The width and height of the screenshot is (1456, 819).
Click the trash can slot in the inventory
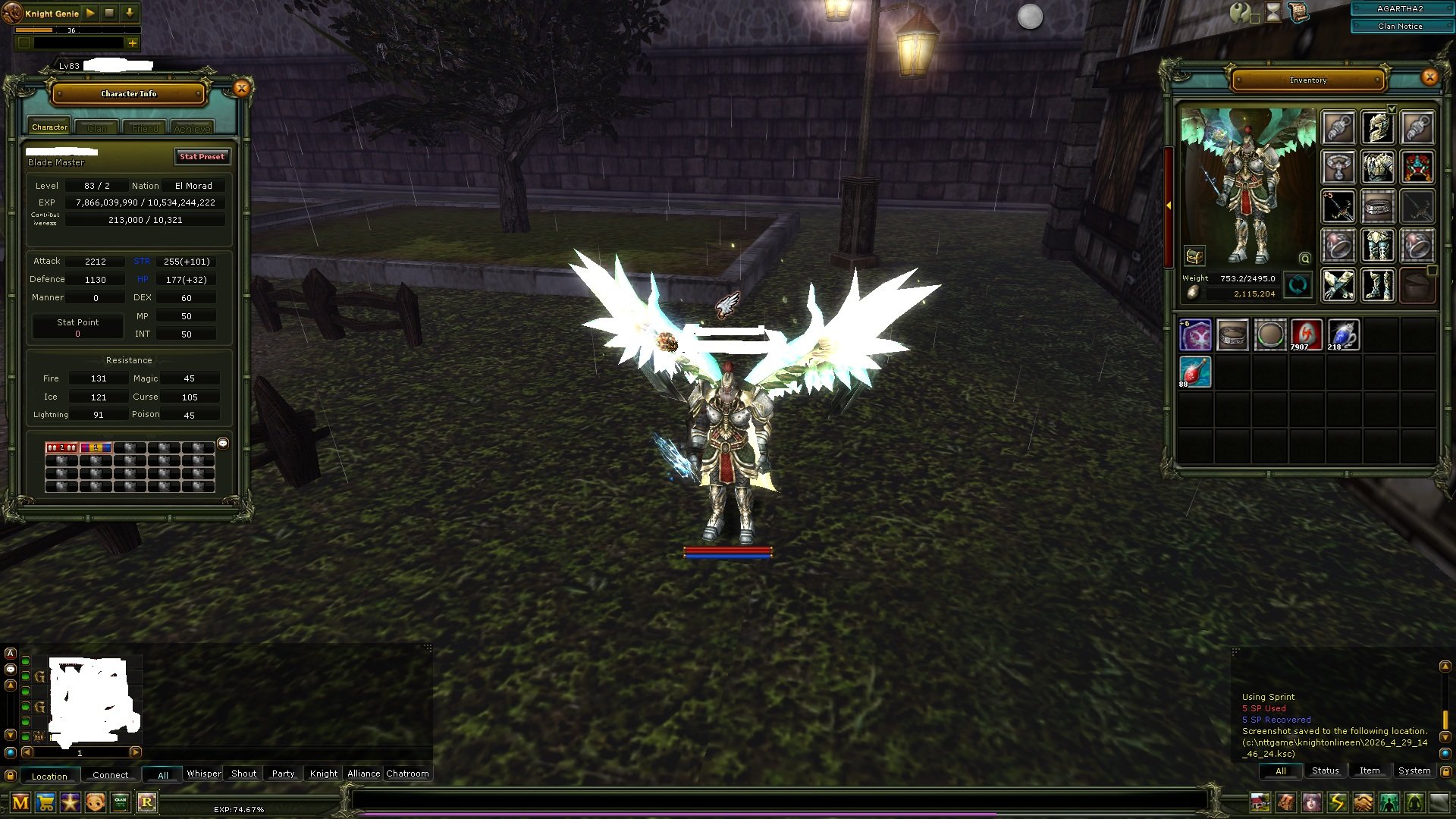(x=1417, y=286)
